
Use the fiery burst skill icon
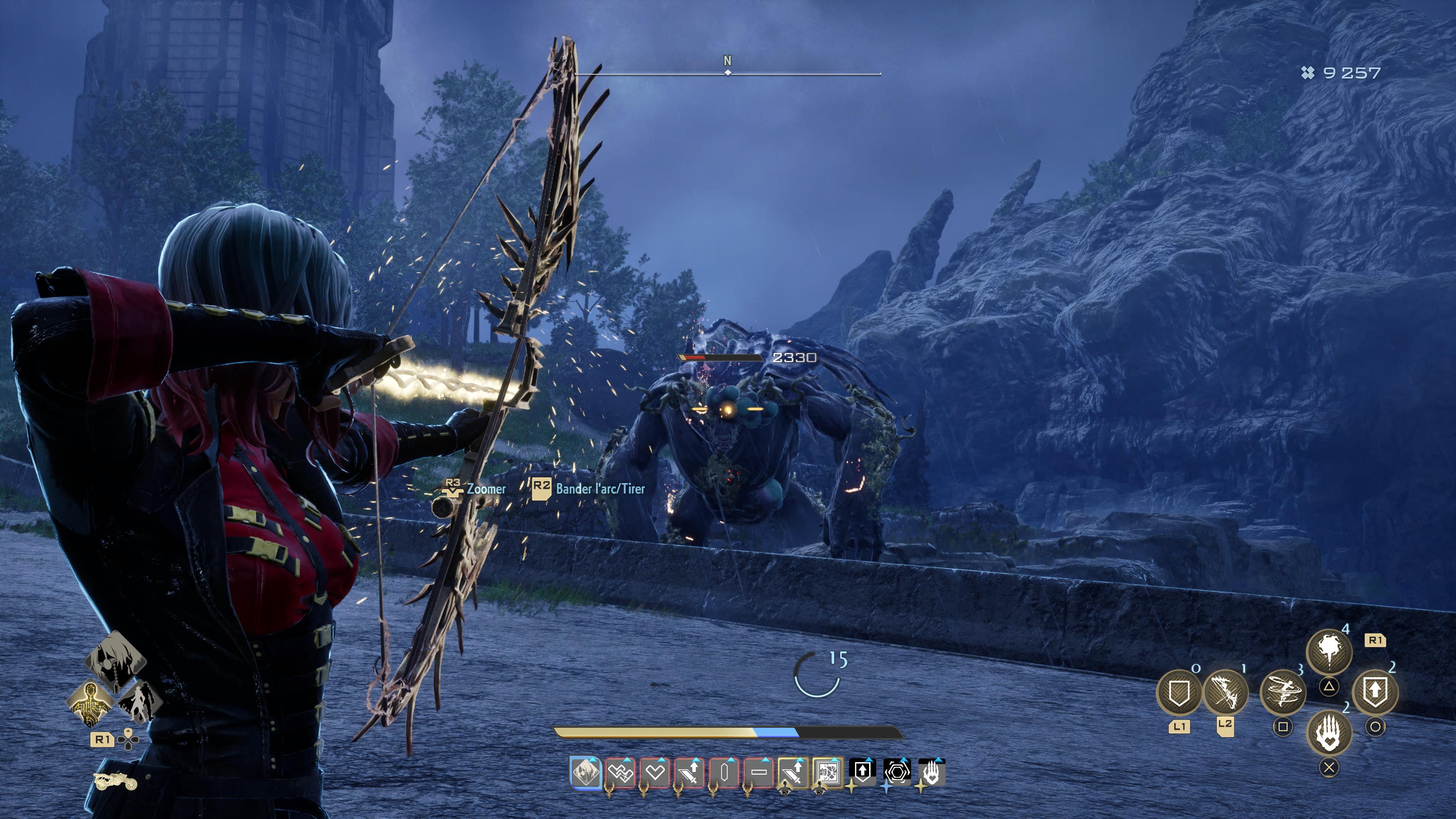(x=1329, y=651)
